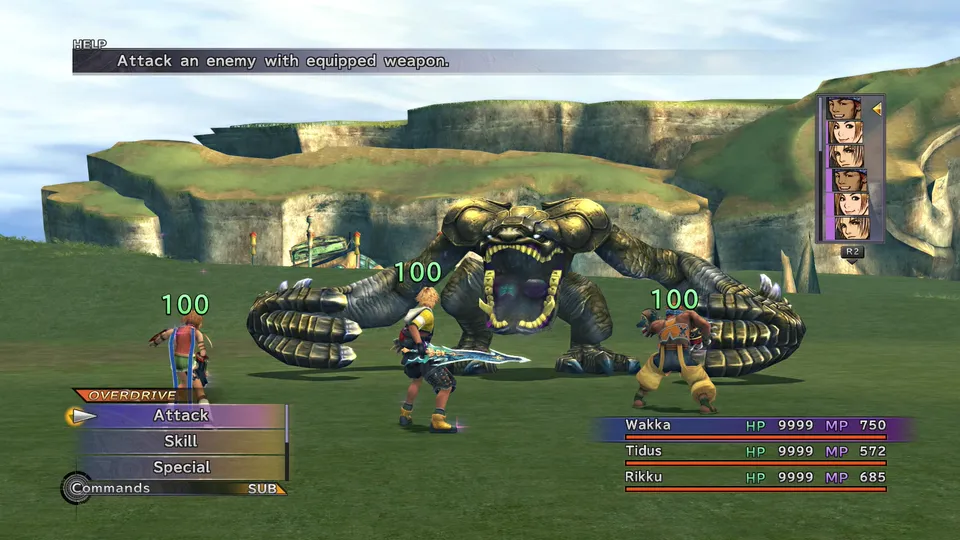Choose the Attack command
960x540 pixels.
[181, 415]
